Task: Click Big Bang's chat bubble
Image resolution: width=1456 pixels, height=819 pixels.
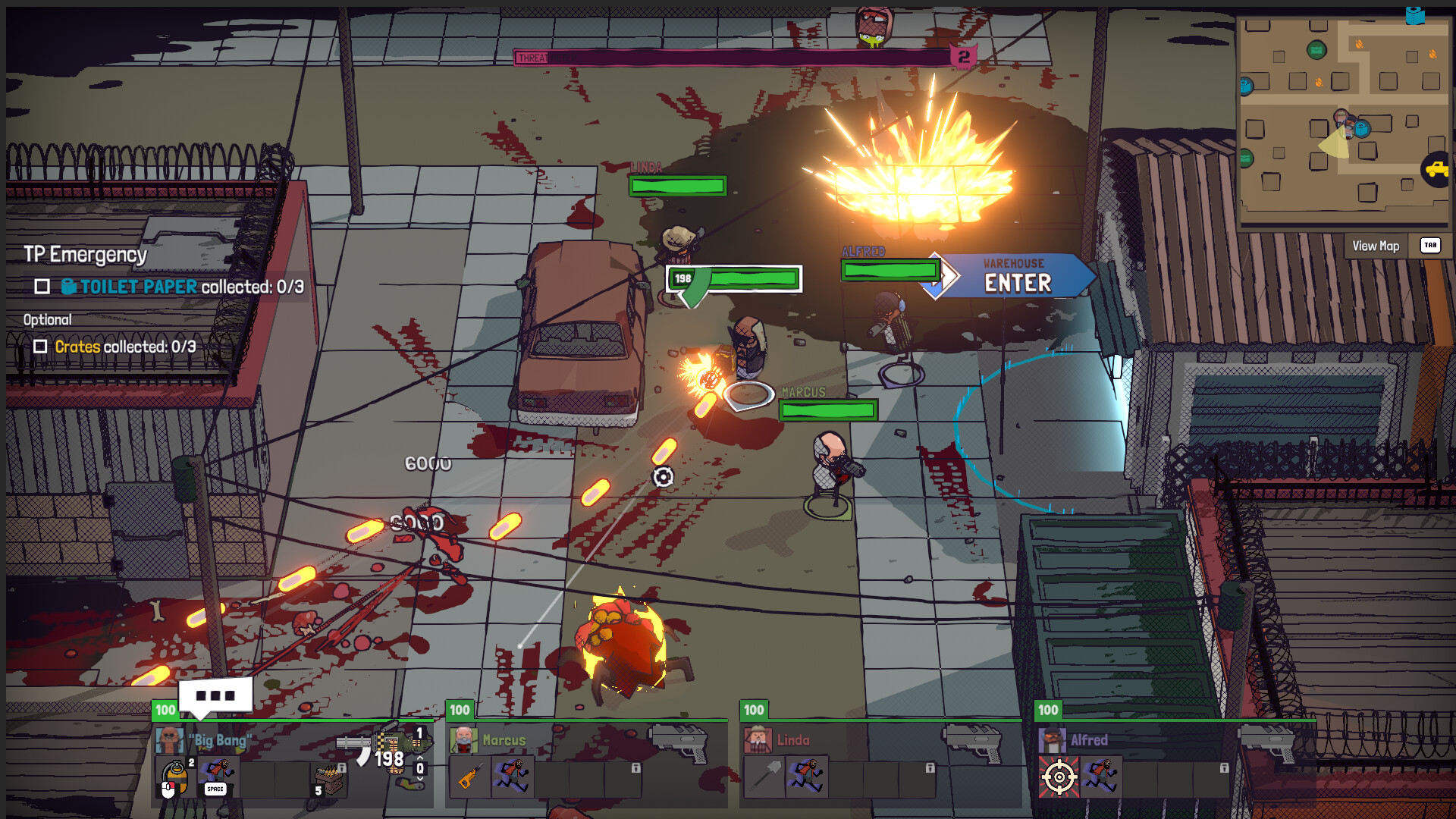Action: click(x=215, y=695)
